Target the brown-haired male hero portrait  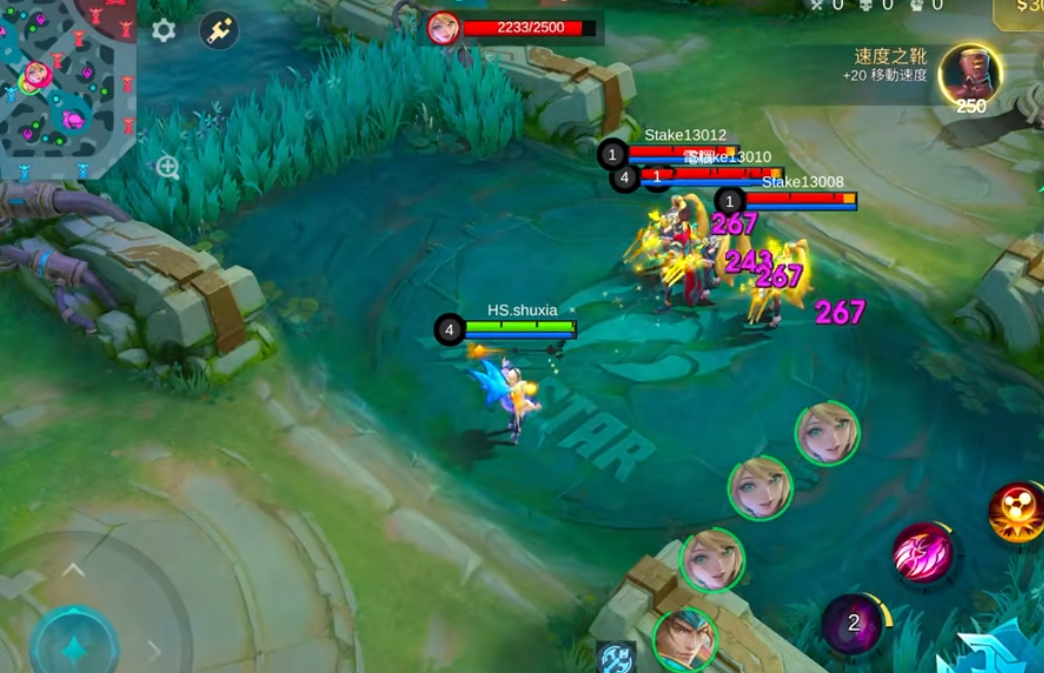(685, 638)
